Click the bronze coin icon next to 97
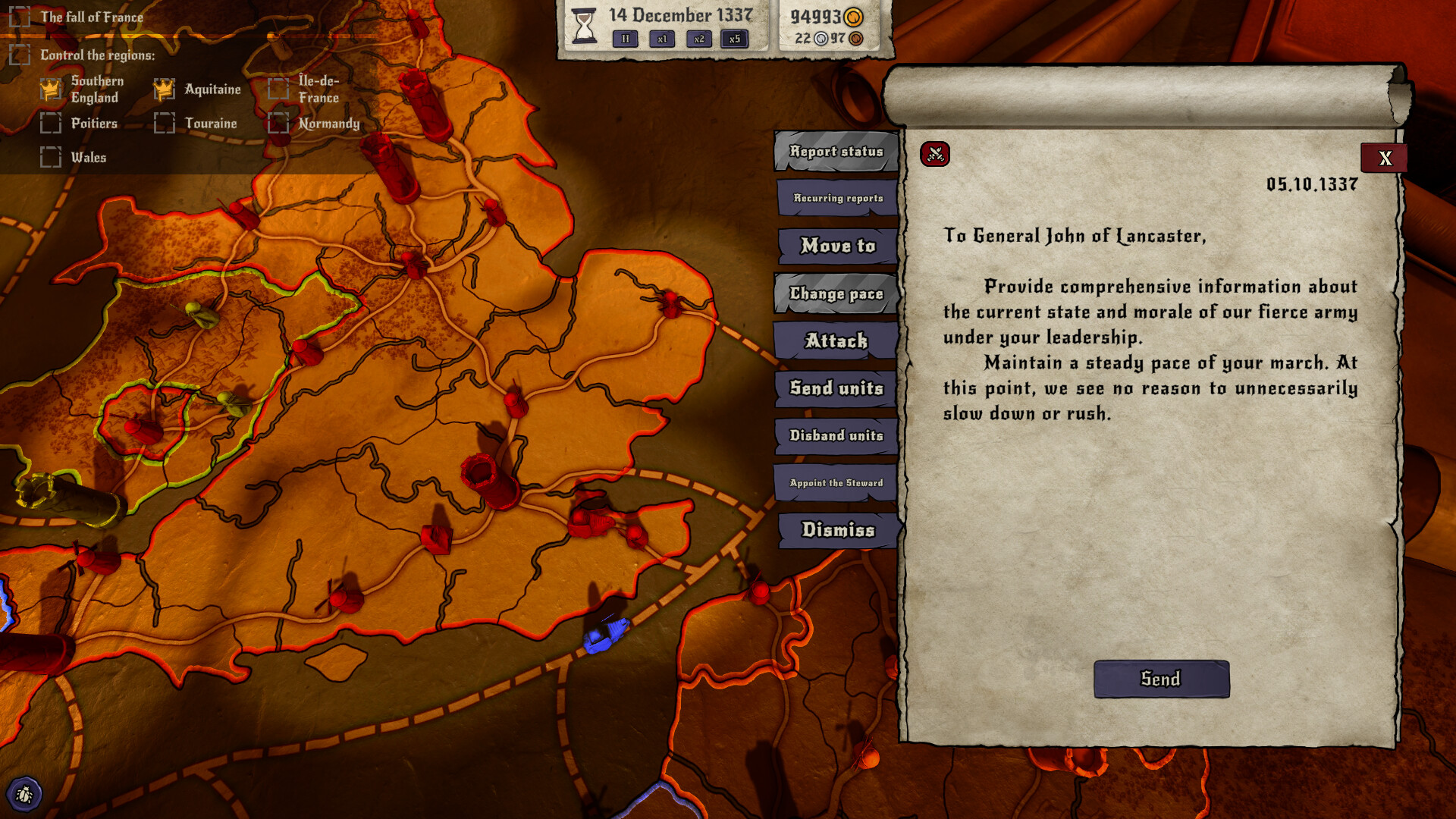 point(858,39)
